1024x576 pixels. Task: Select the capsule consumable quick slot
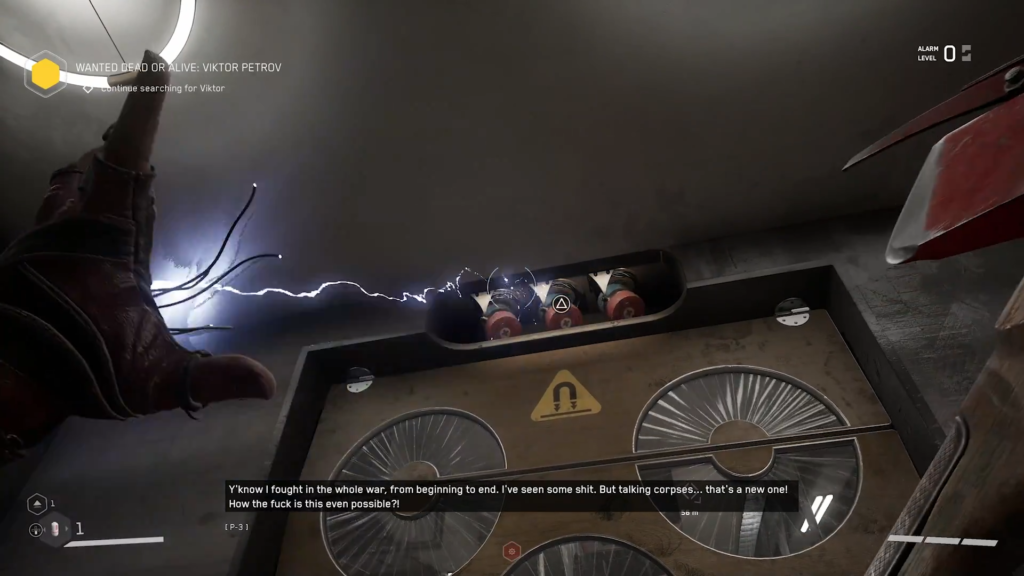[x=56, y=529]
